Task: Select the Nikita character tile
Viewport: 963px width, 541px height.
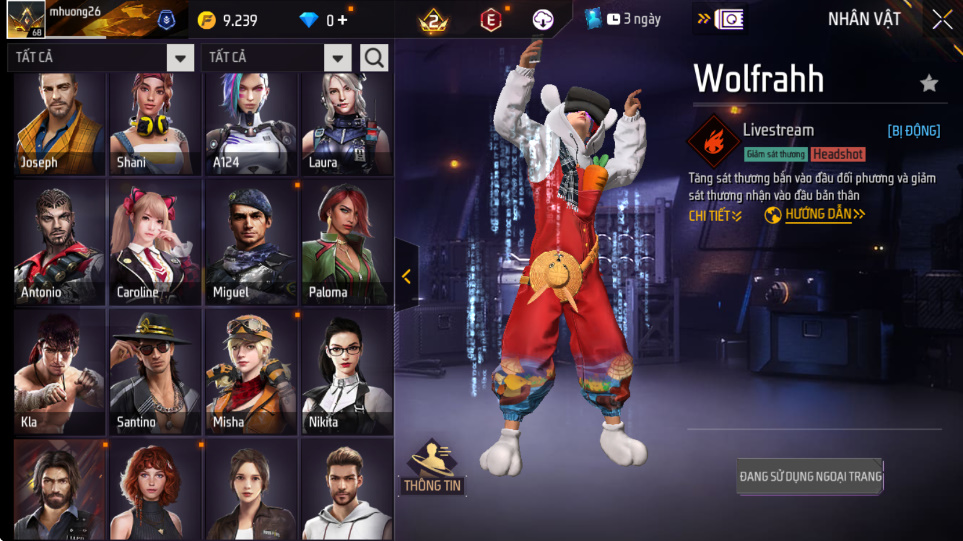Action: click(347, 371)
